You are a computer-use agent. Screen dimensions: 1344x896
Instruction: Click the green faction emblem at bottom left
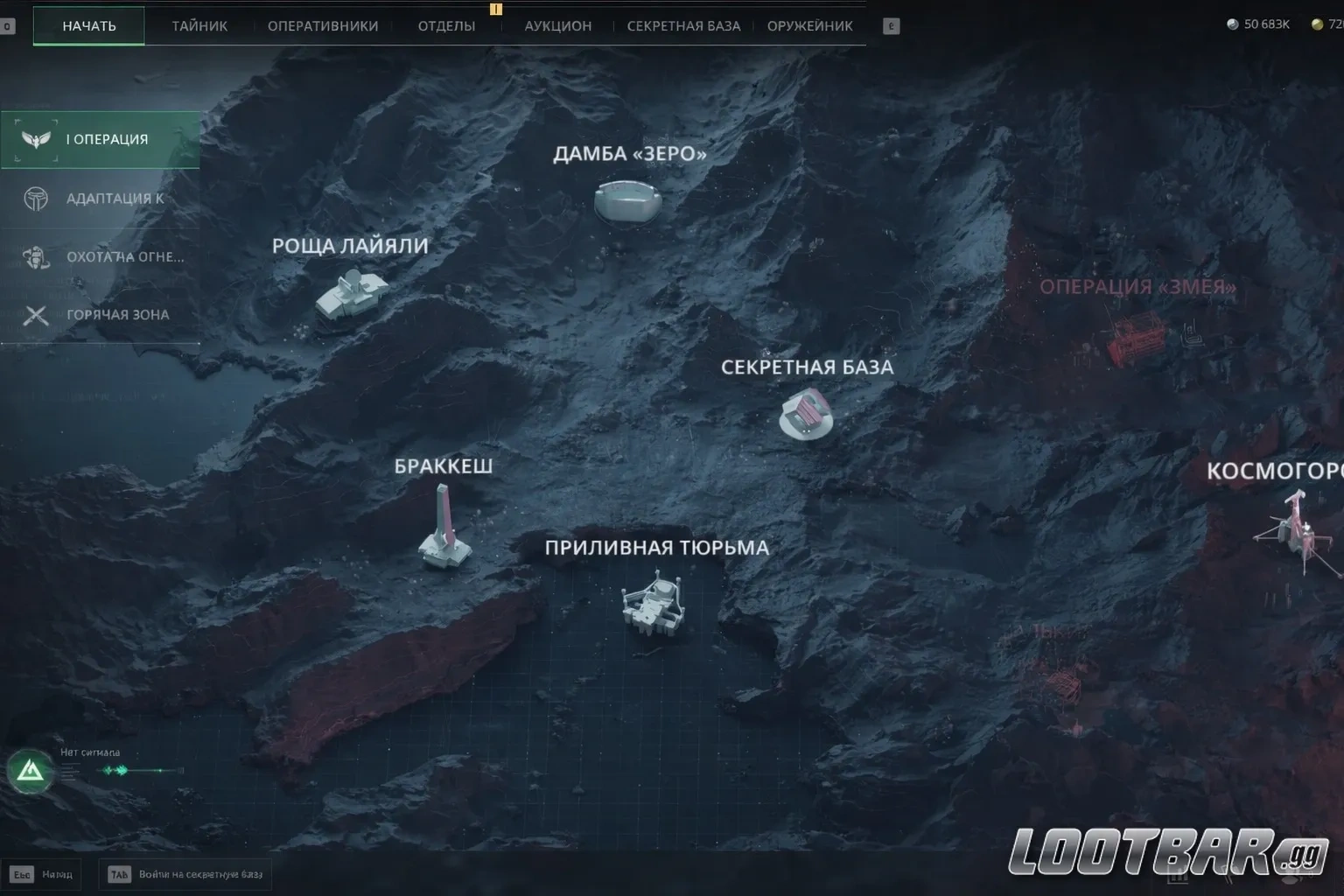(x=31, y=771)
